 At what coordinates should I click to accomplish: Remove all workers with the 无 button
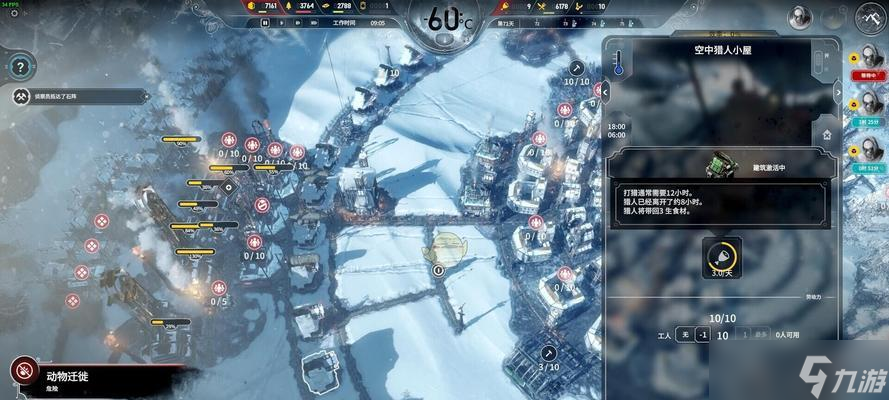[x=683, y=335]
